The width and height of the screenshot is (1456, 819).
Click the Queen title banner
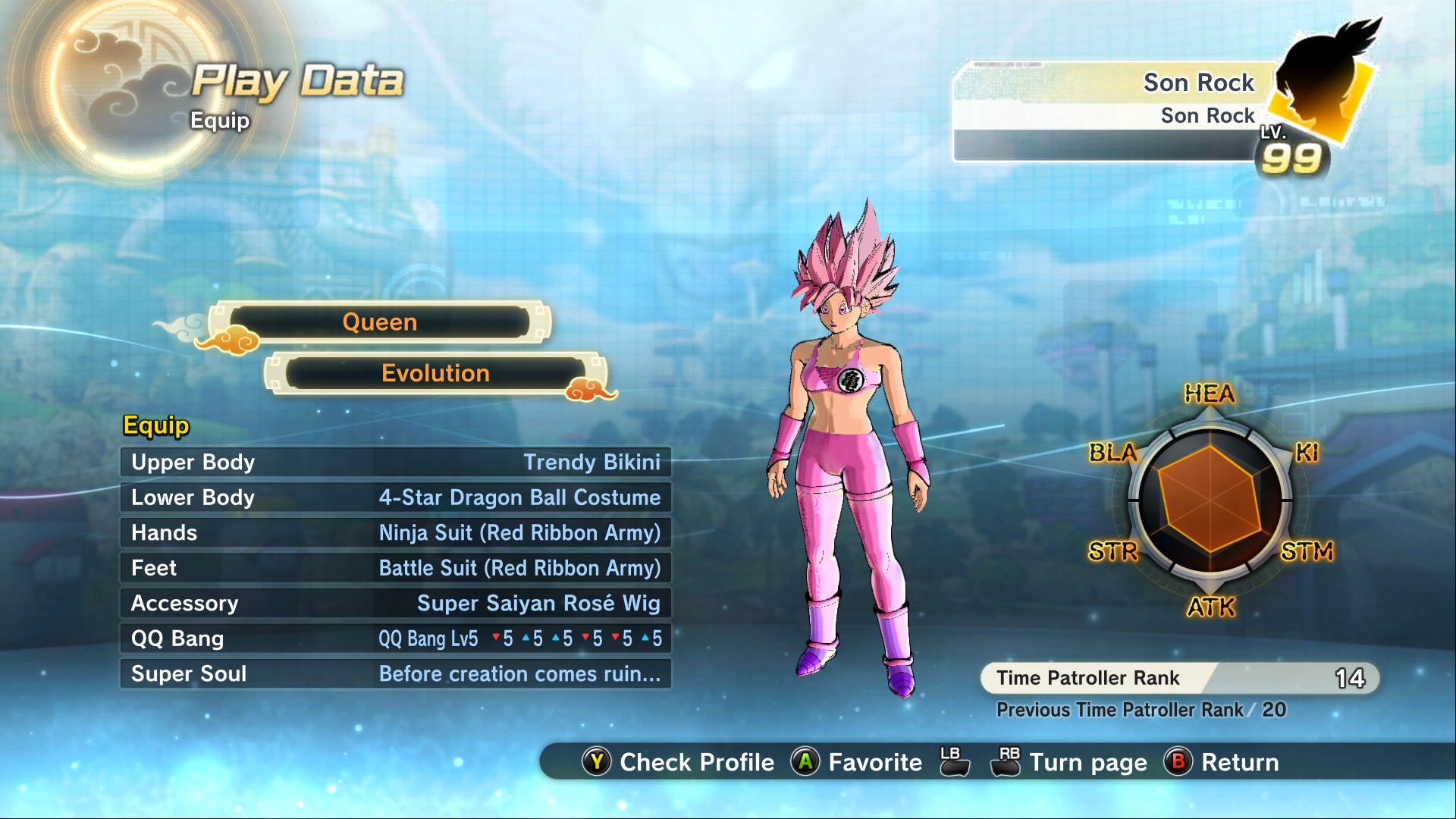point(379,322)
